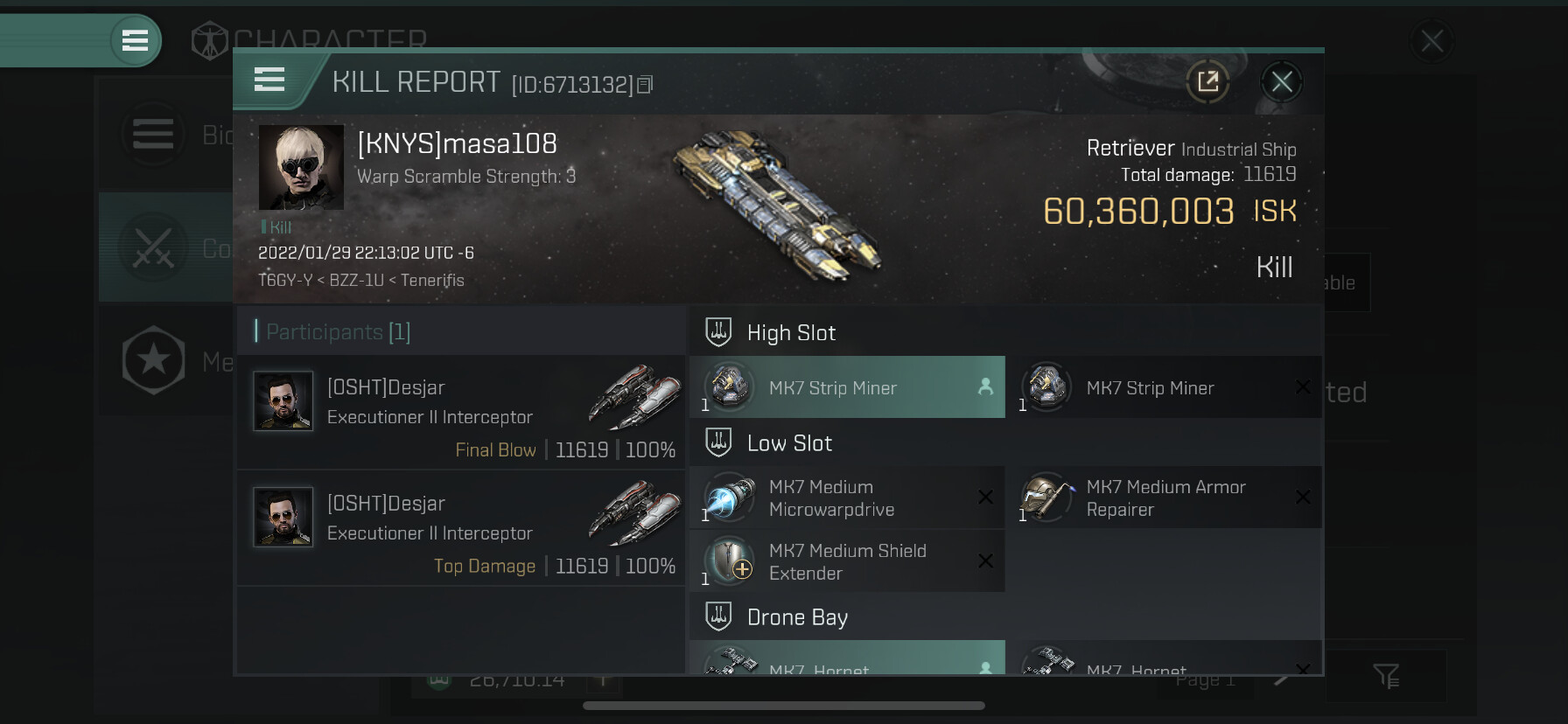Copy the kill report ID

pos(645,85)
